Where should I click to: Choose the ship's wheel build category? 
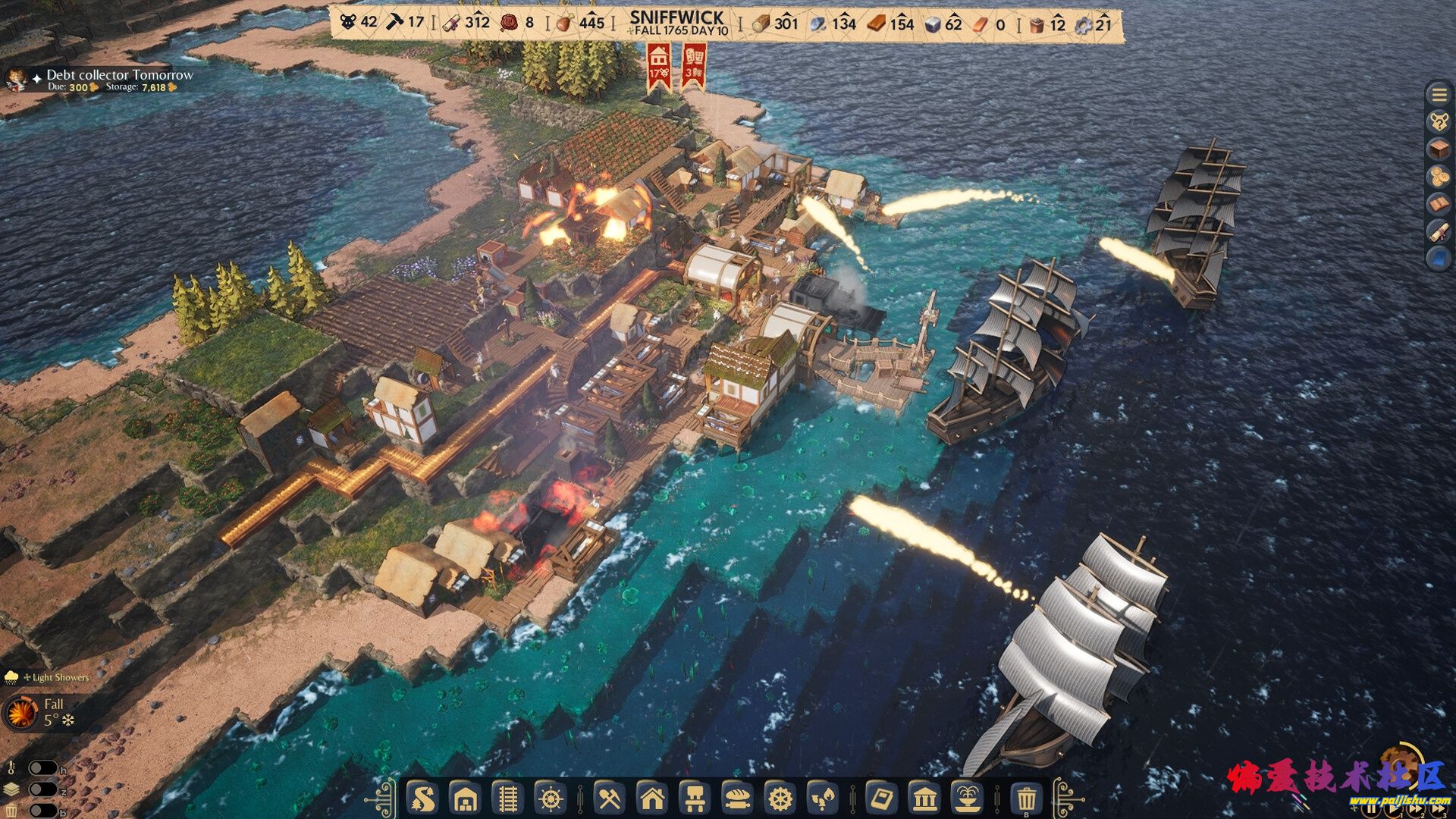tap(551, 799)
